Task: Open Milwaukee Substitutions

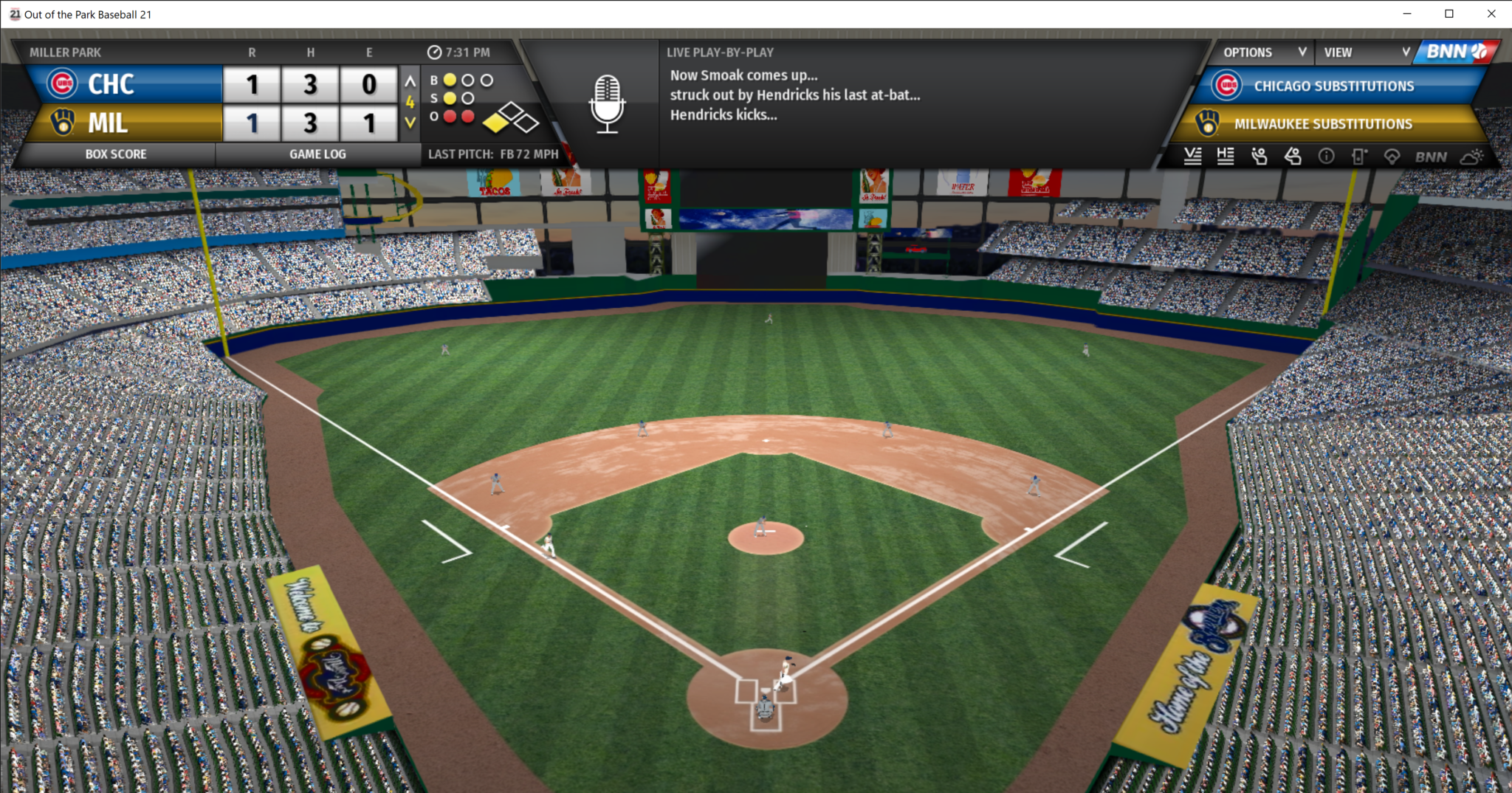Action: 1323,124
